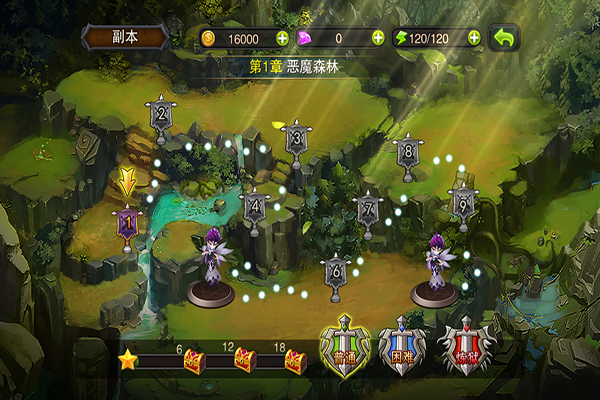The width and height of the screenshot is (600, 400).
Task: Select stage 5 banner
Action: point(462,202)
